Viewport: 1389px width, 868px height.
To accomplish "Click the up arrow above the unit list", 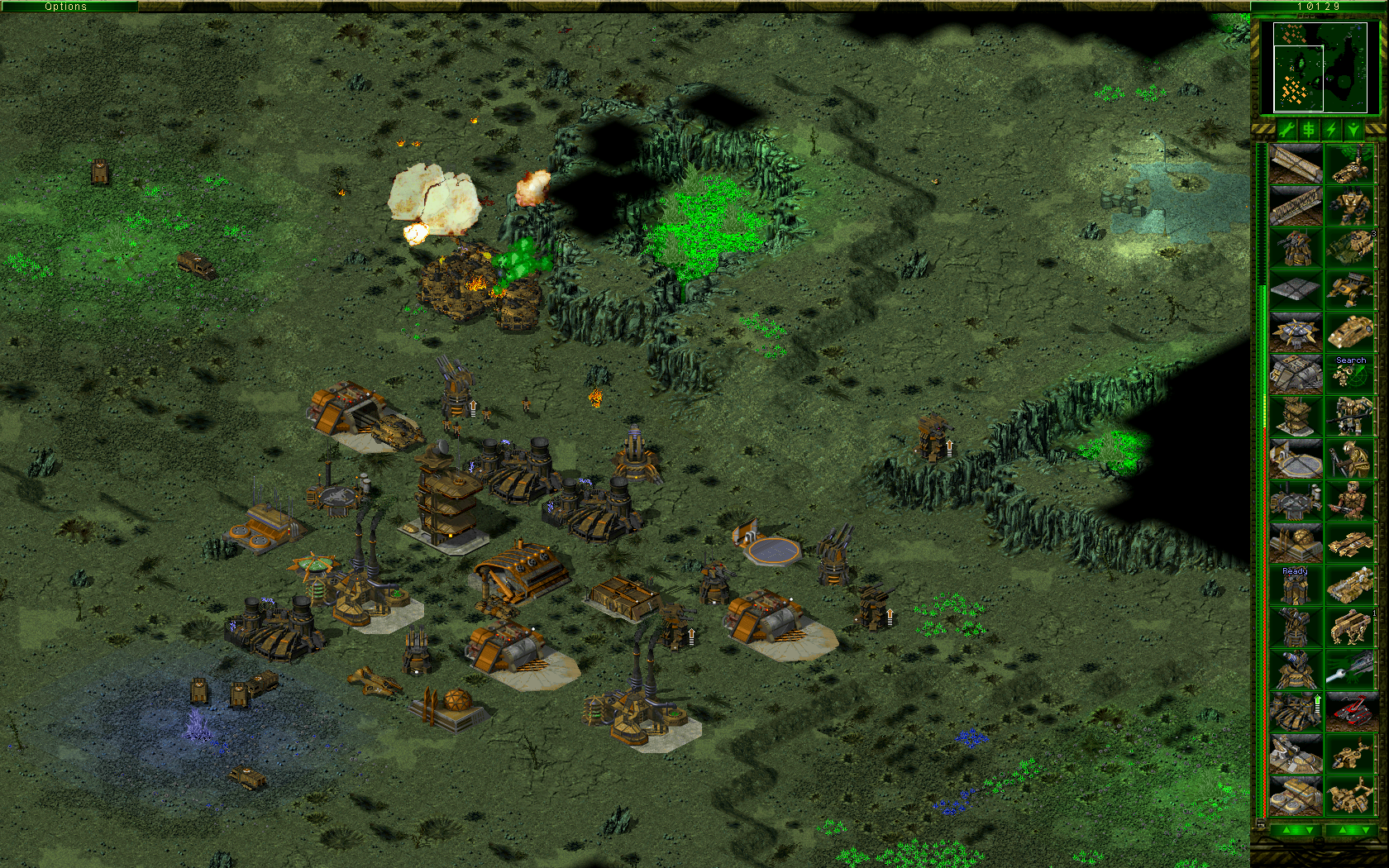I will tap(1341, 829).
